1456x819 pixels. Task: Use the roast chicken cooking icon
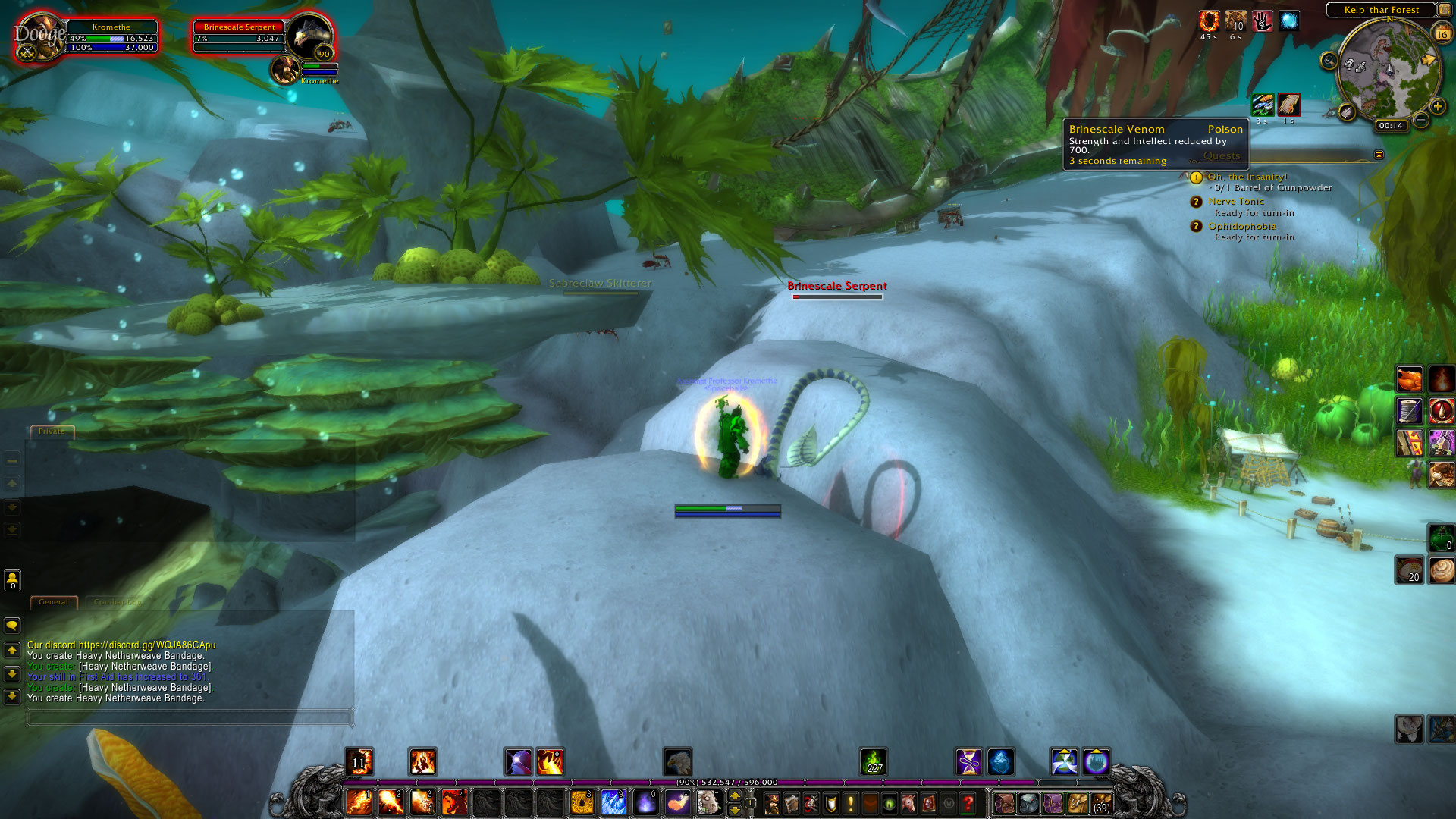click(1410, 379)
